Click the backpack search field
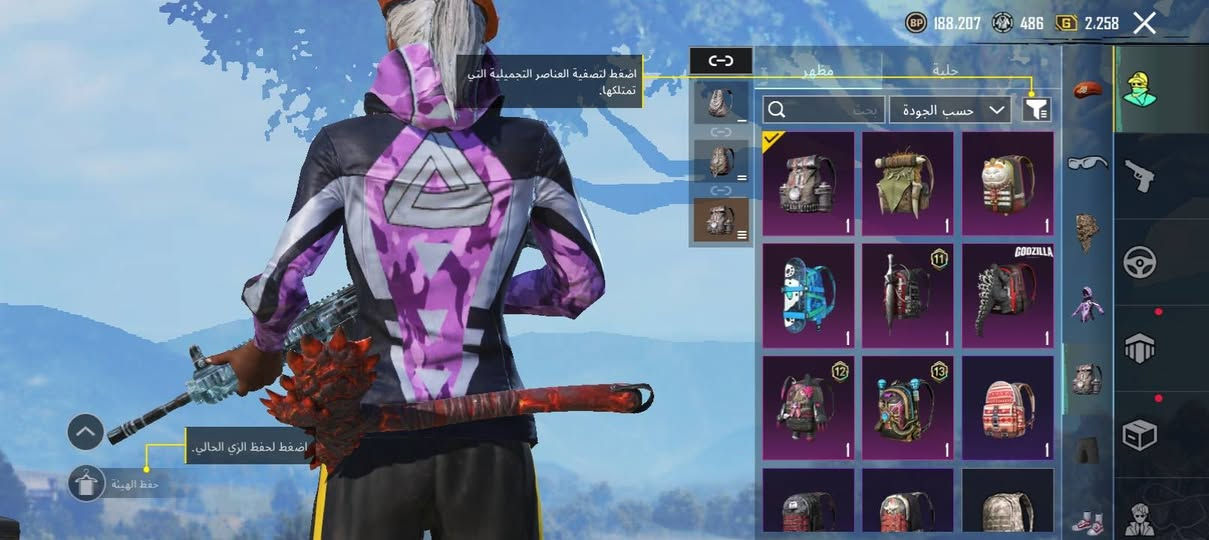Viewport: 1209px width, 540px height. [x=824, y=110]
